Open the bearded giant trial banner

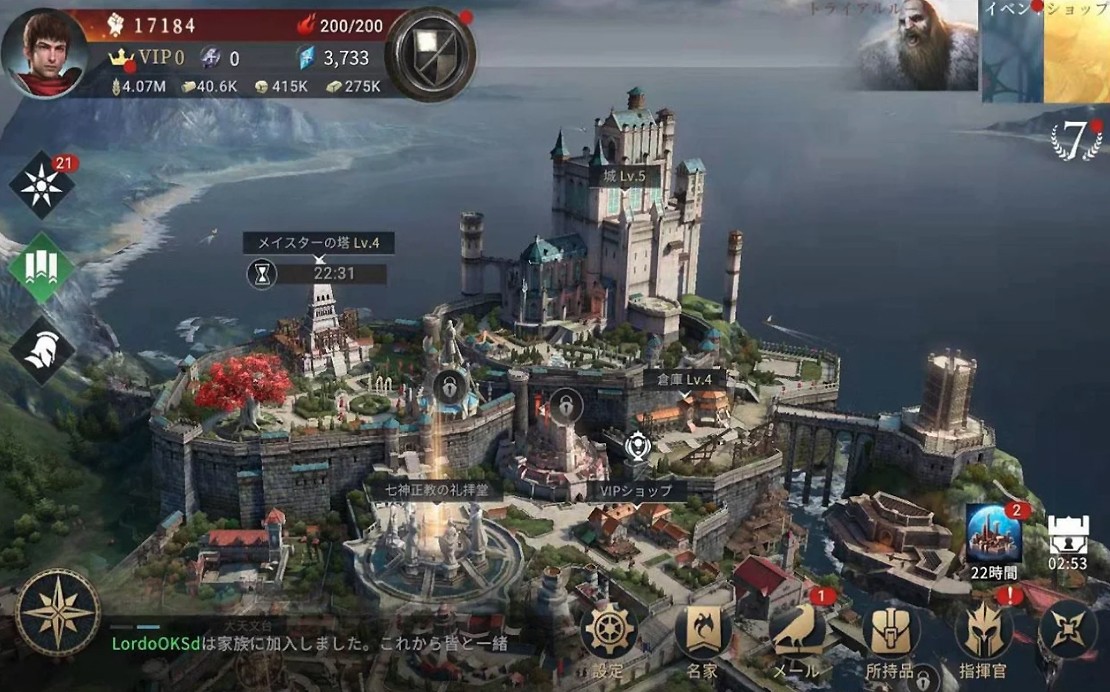[x=917, y=47]
